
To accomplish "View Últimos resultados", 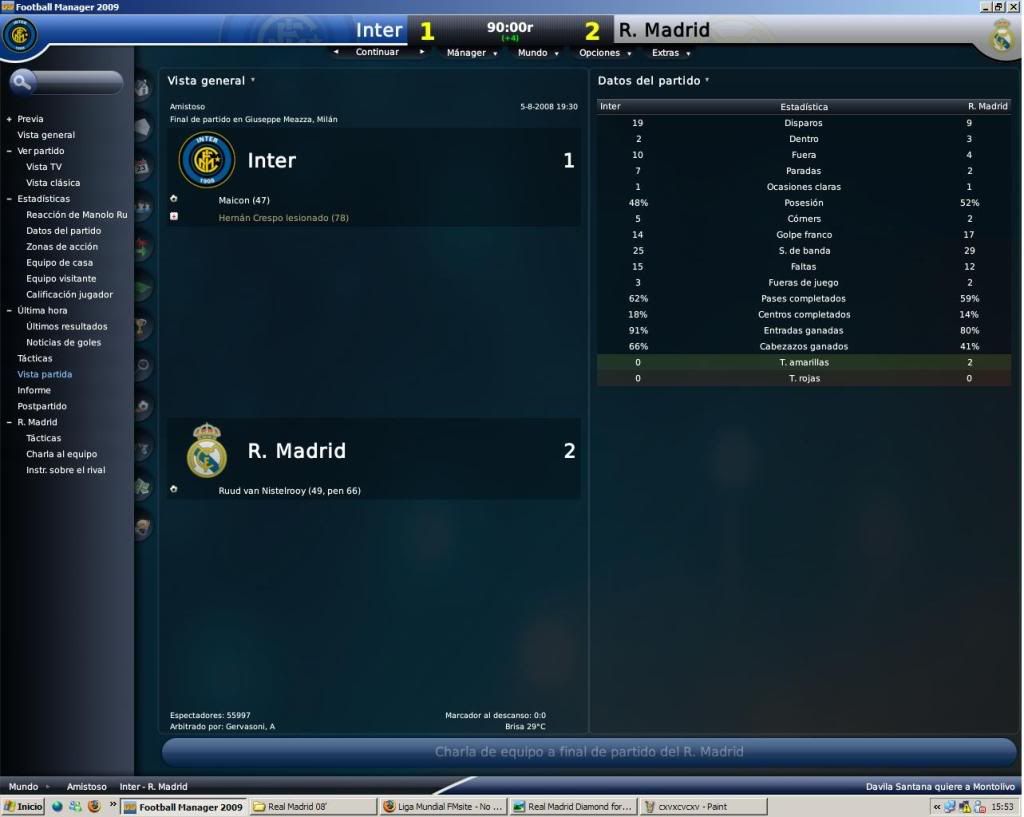I will (66, 327).
